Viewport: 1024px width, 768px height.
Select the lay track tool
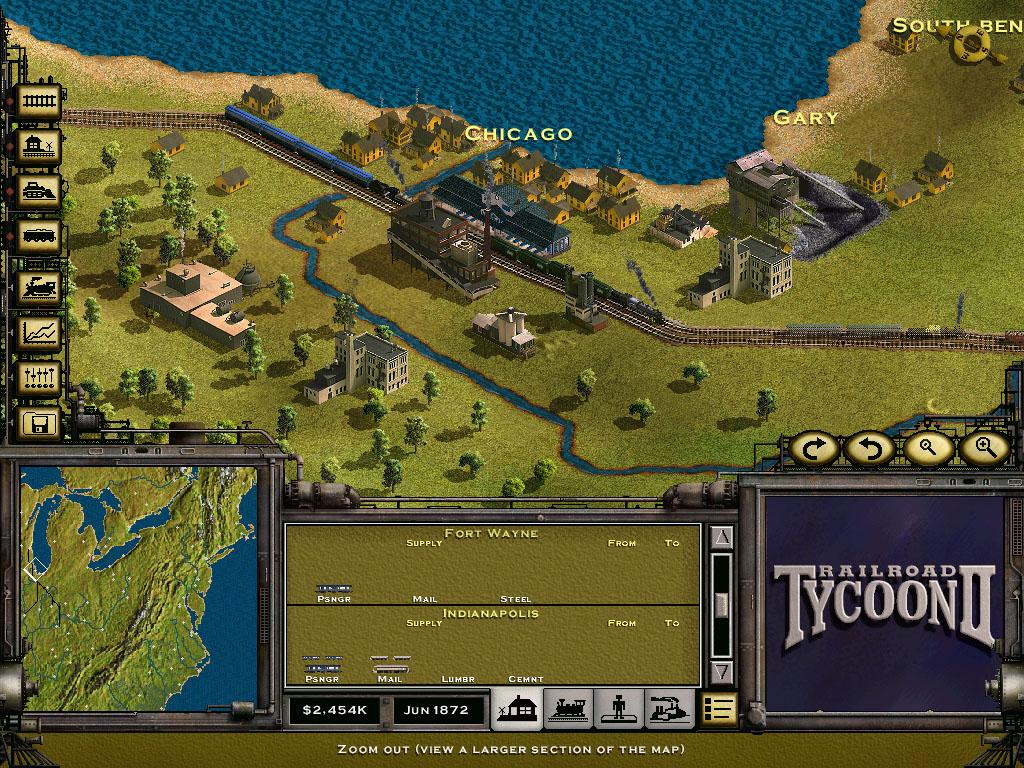click(40, 100)
